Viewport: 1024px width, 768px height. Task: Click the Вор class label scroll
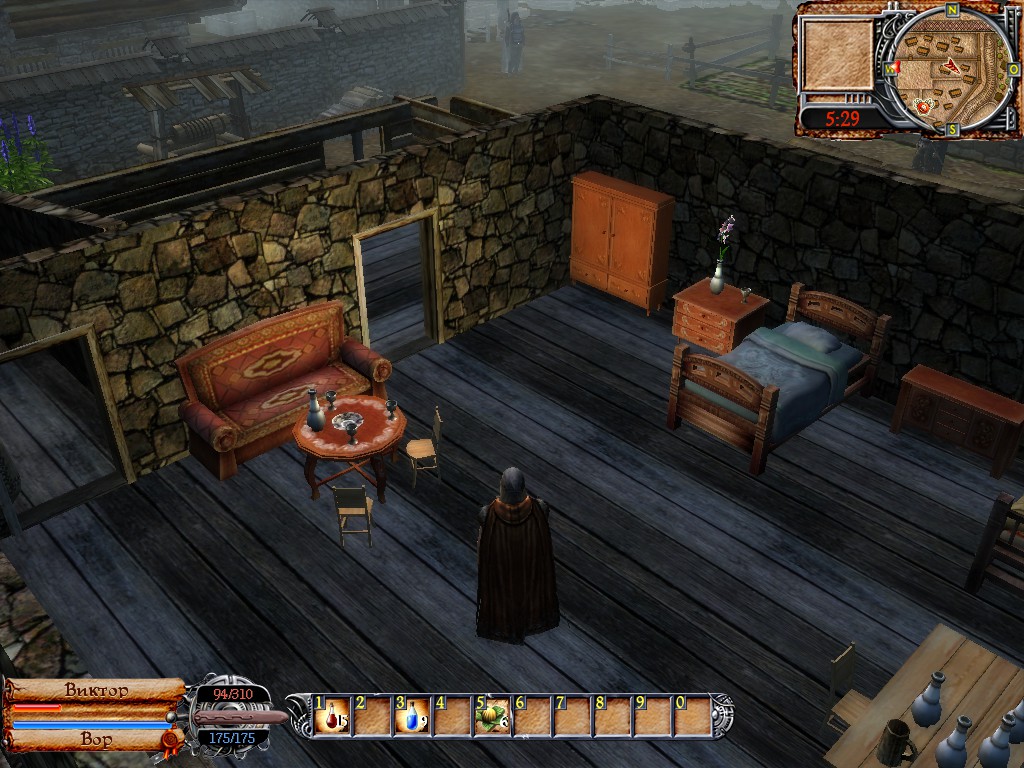[96, 740]
